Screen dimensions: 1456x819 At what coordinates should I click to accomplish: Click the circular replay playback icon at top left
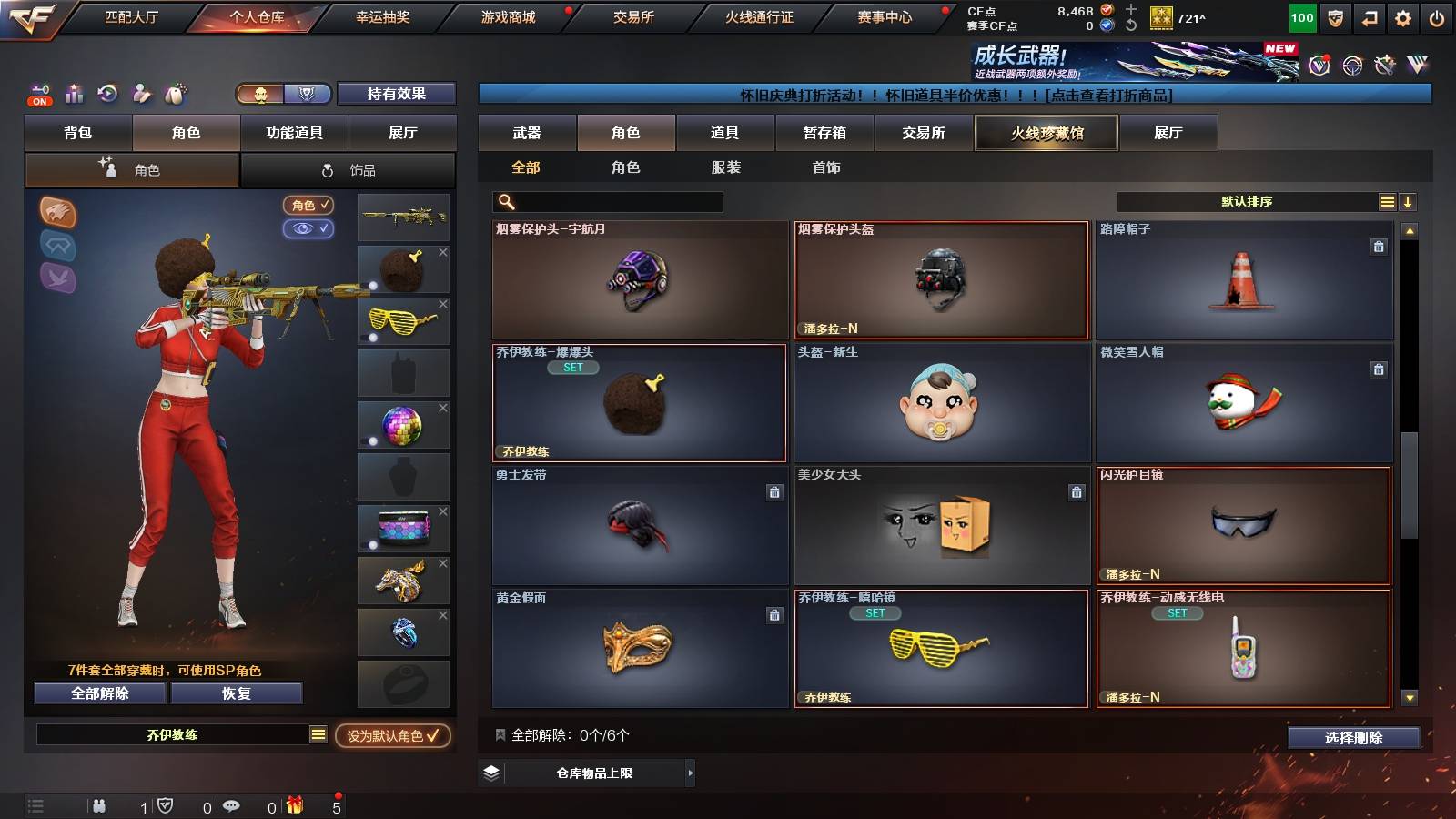click(x=108, y=93)
